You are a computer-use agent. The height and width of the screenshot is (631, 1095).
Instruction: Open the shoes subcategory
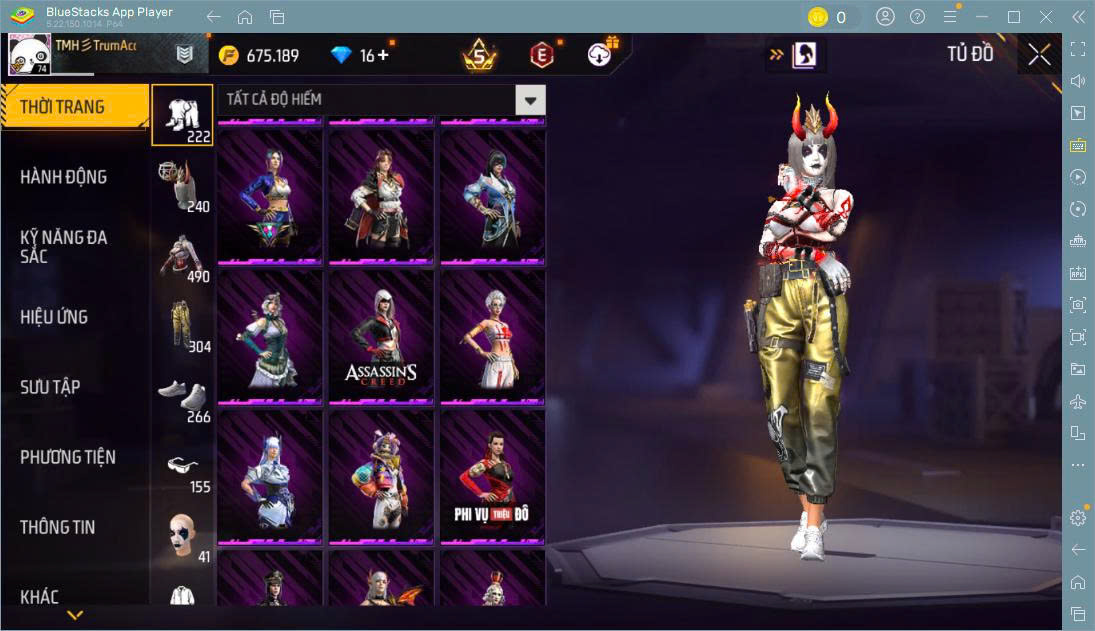[x=182, y=394]
